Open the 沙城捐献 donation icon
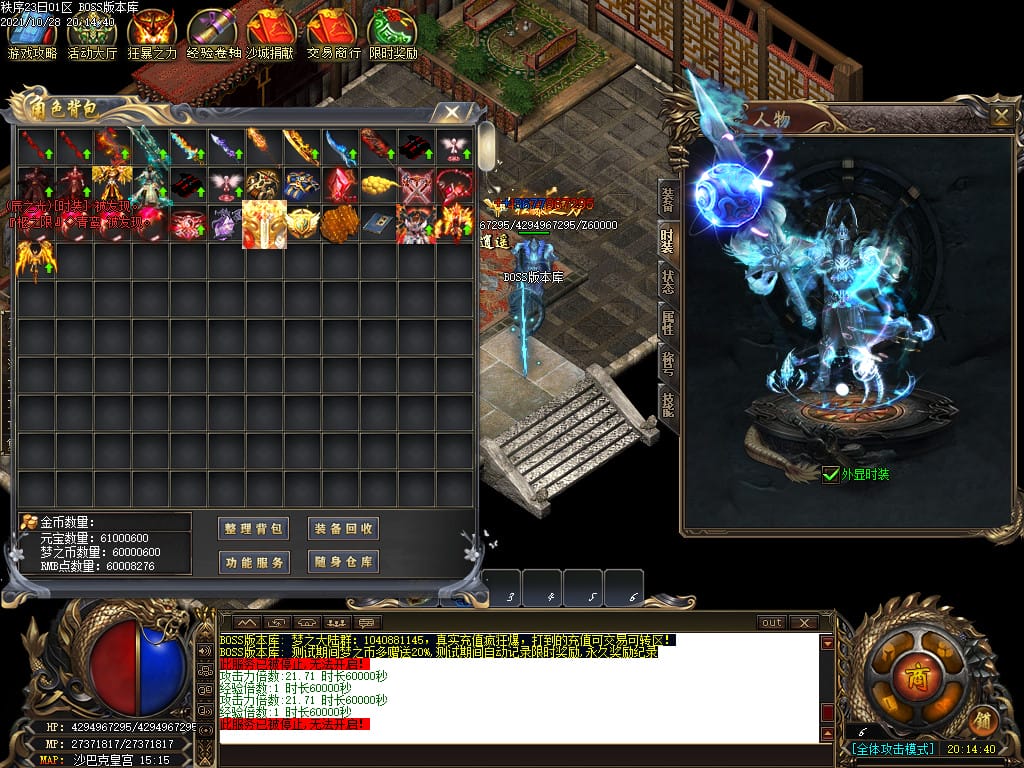Image resolution: width=1024 pixels, height=768 pixels. click(x=273, y=34)
